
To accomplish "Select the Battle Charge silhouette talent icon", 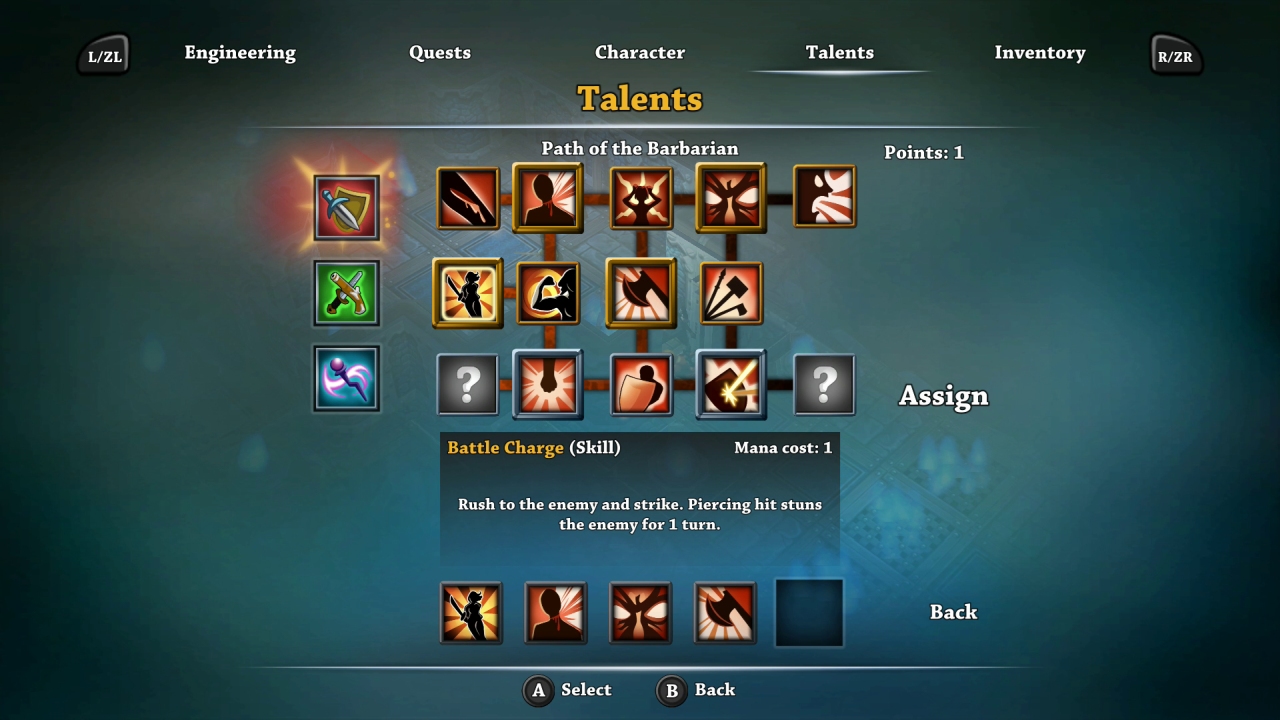I will [548, 197].
